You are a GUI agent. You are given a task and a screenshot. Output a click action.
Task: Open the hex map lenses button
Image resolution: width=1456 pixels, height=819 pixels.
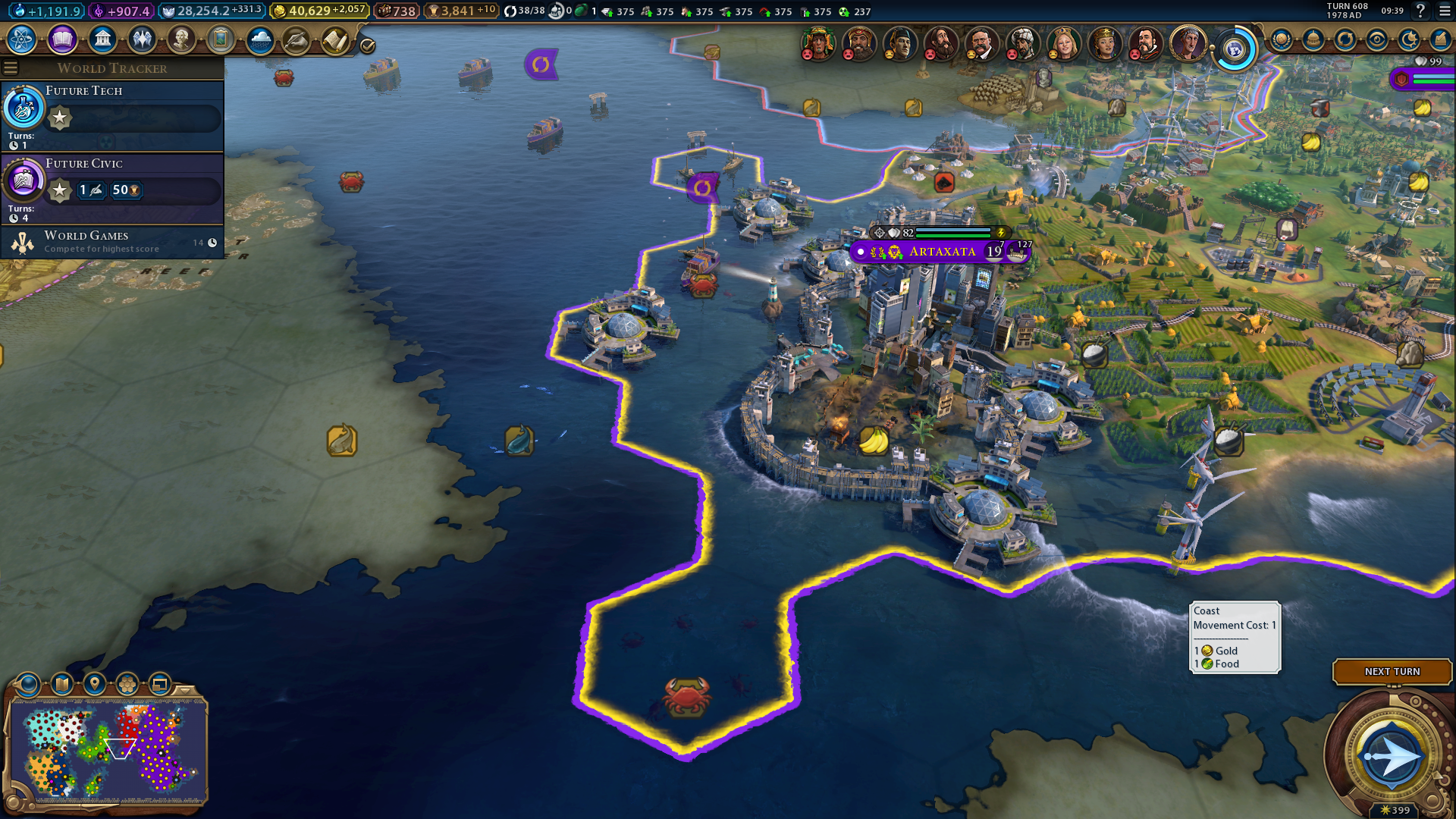point(127,684)
